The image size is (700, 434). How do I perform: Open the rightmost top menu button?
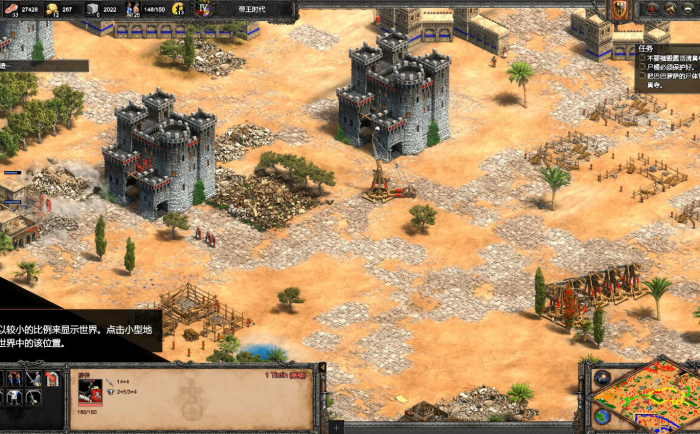click(690, 9)
